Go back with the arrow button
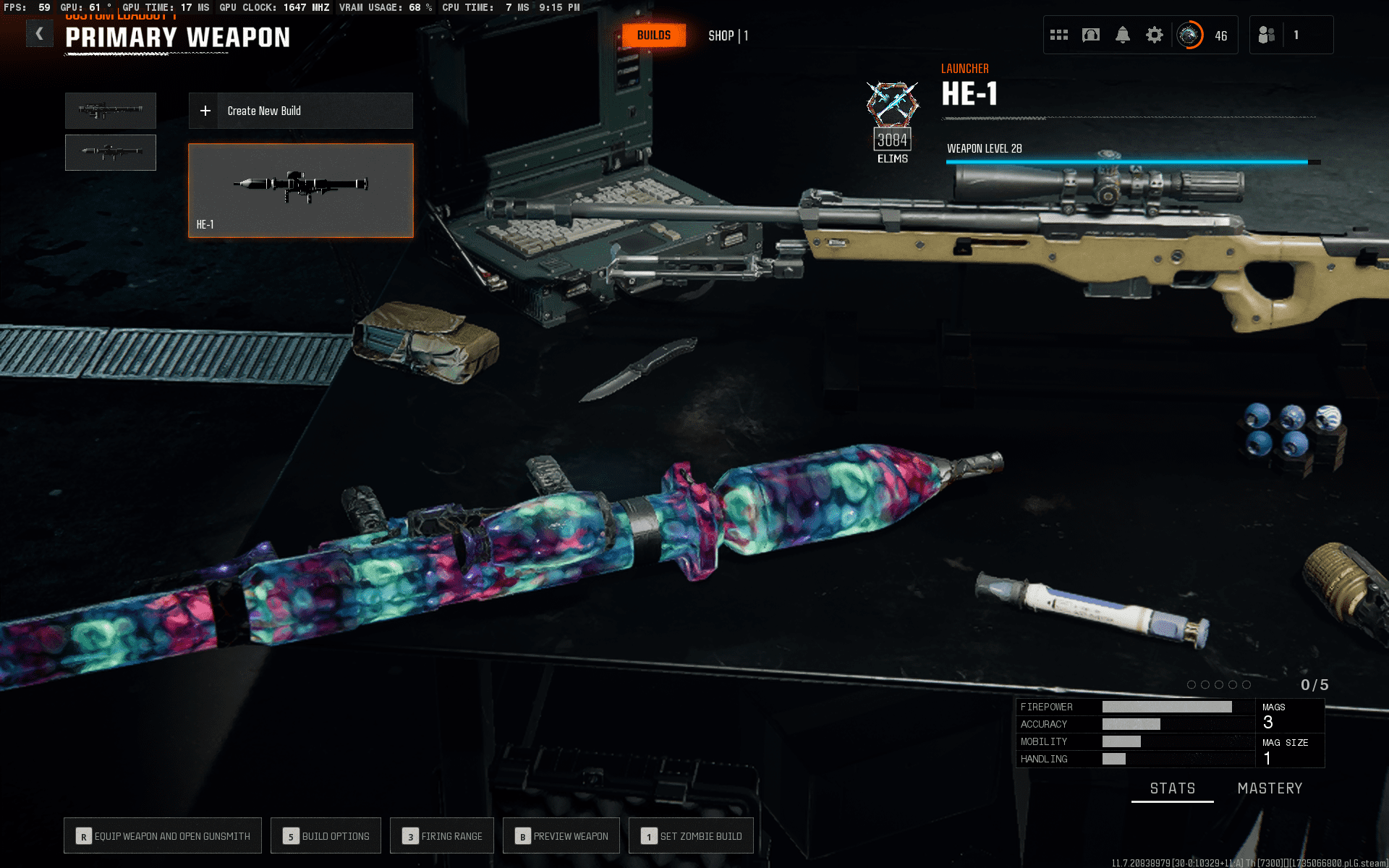Screen dimensions: 1389x868 40,34
